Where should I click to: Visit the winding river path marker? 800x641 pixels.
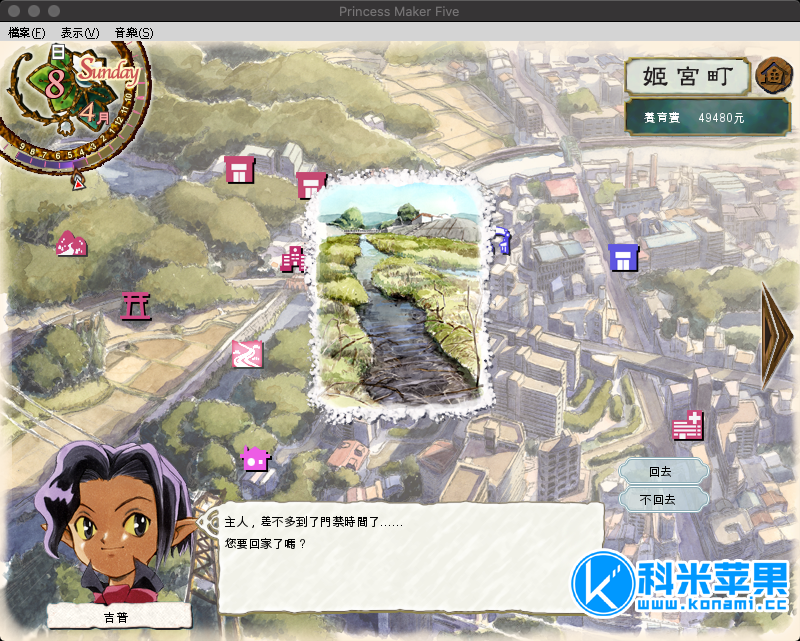[x=247, y=353]
